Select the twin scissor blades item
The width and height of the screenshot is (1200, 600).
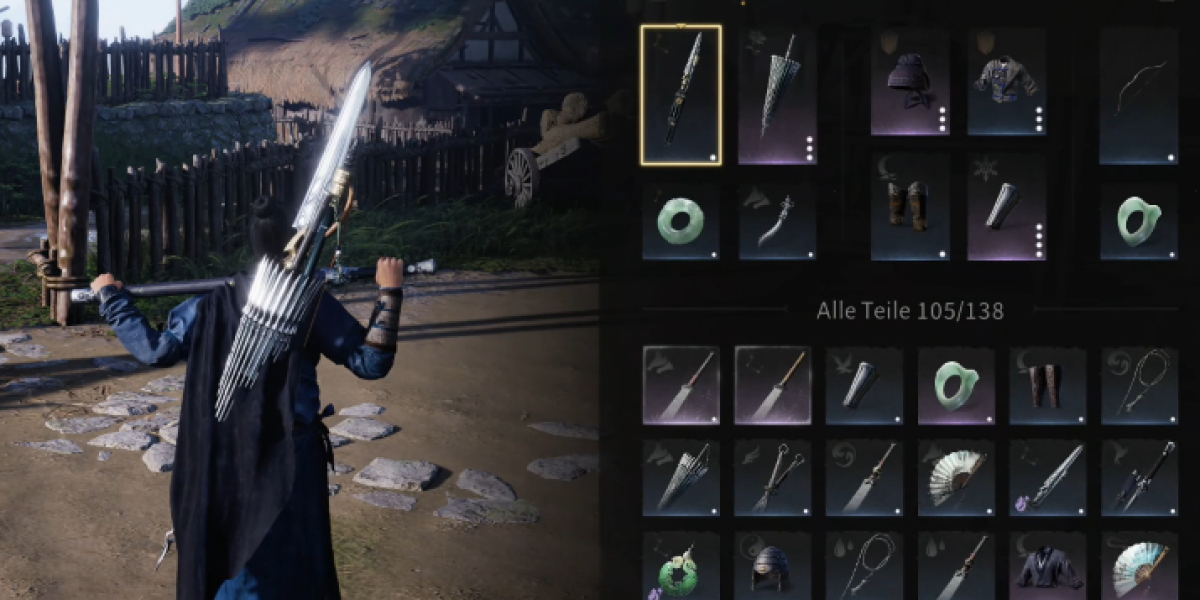(x=772, y=478)
